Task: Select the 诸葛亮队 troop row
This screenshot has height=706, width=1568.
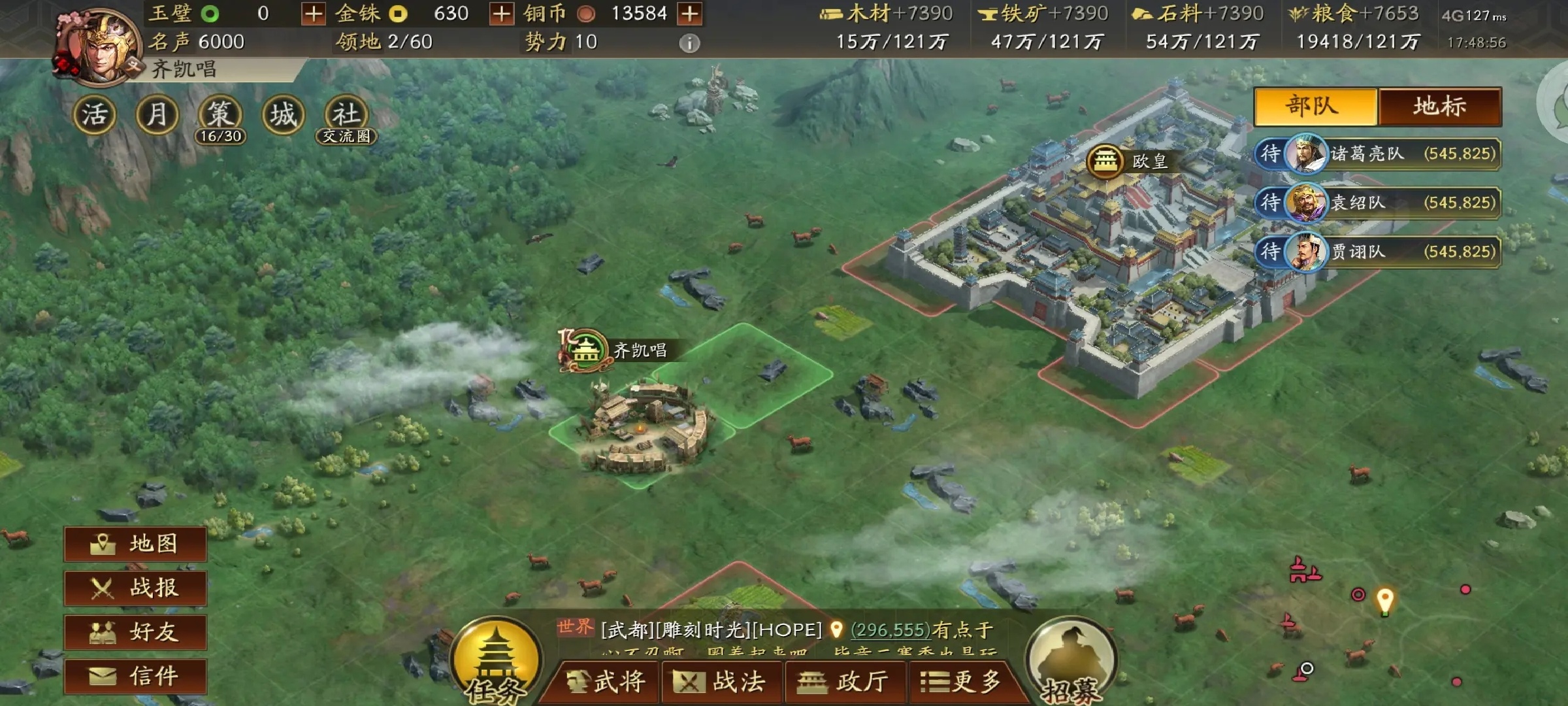Action: (x=1379, y=154)
